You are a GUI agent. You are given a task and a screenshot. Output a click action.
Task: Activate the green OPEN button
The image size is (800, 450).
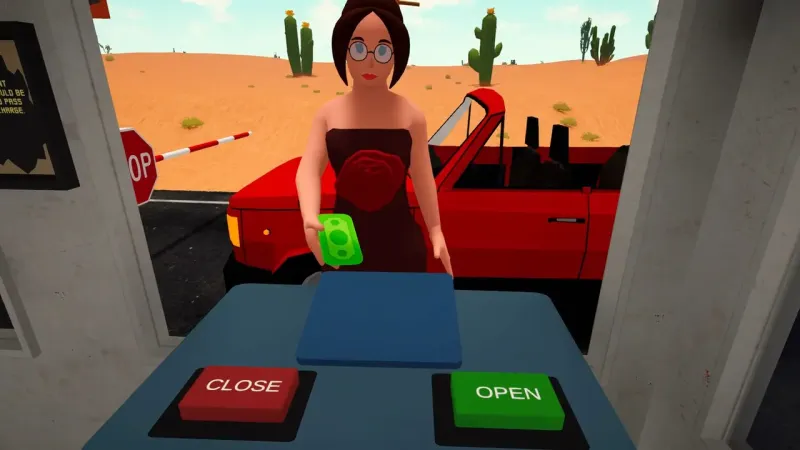[507, 395]
